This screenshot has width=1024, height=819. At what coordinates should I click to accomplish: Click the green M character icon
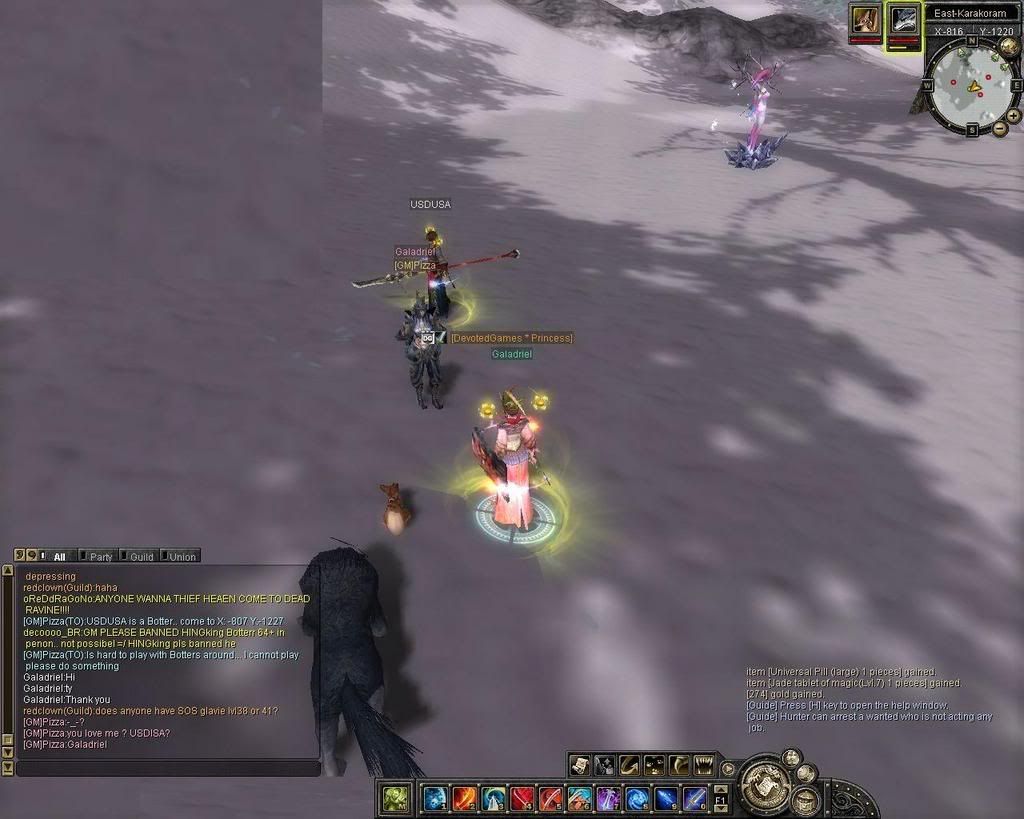(x=394, y=798)
